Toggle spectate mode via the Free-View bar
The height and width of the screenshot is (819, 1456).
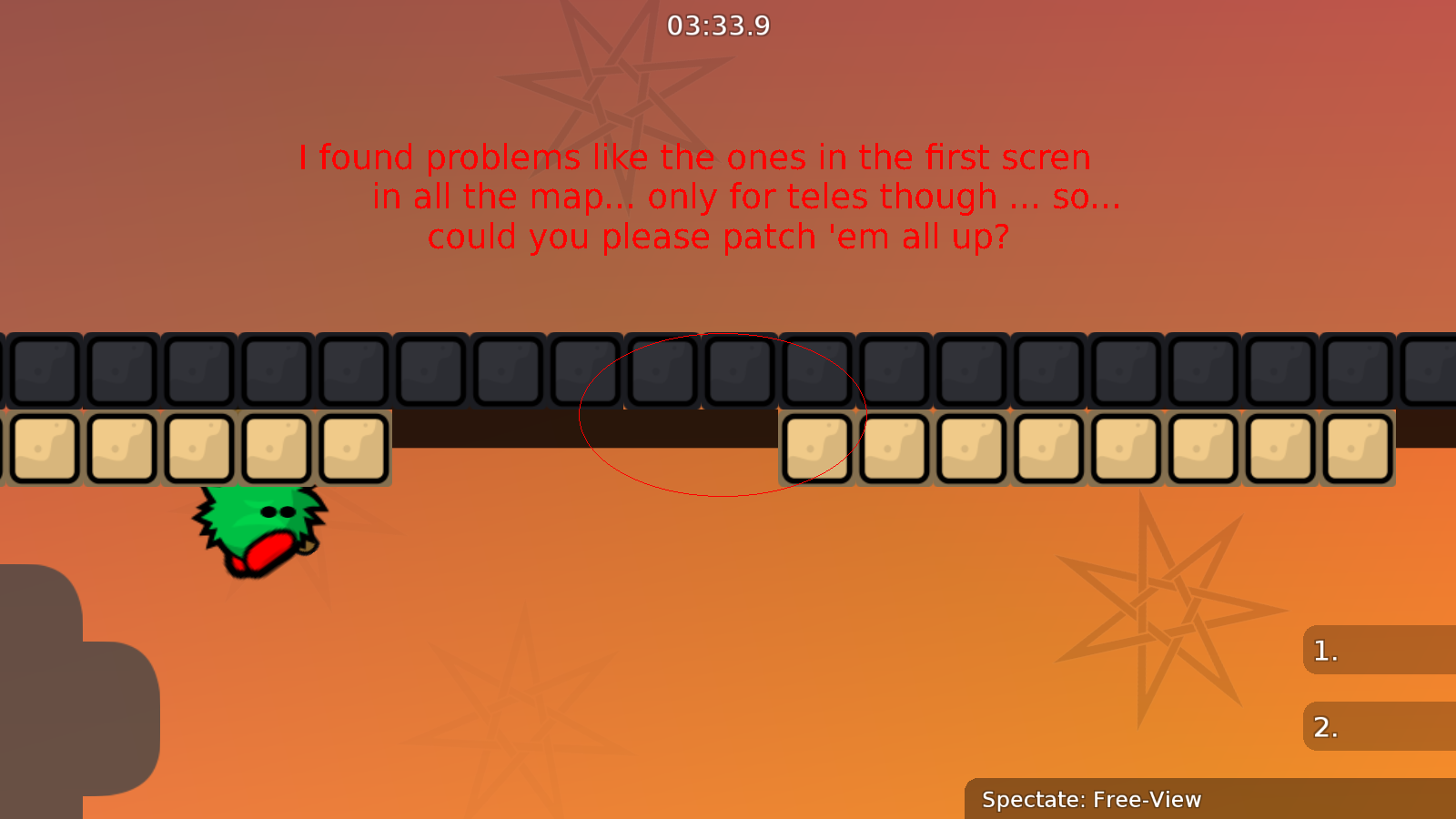tap(1091, 800)
